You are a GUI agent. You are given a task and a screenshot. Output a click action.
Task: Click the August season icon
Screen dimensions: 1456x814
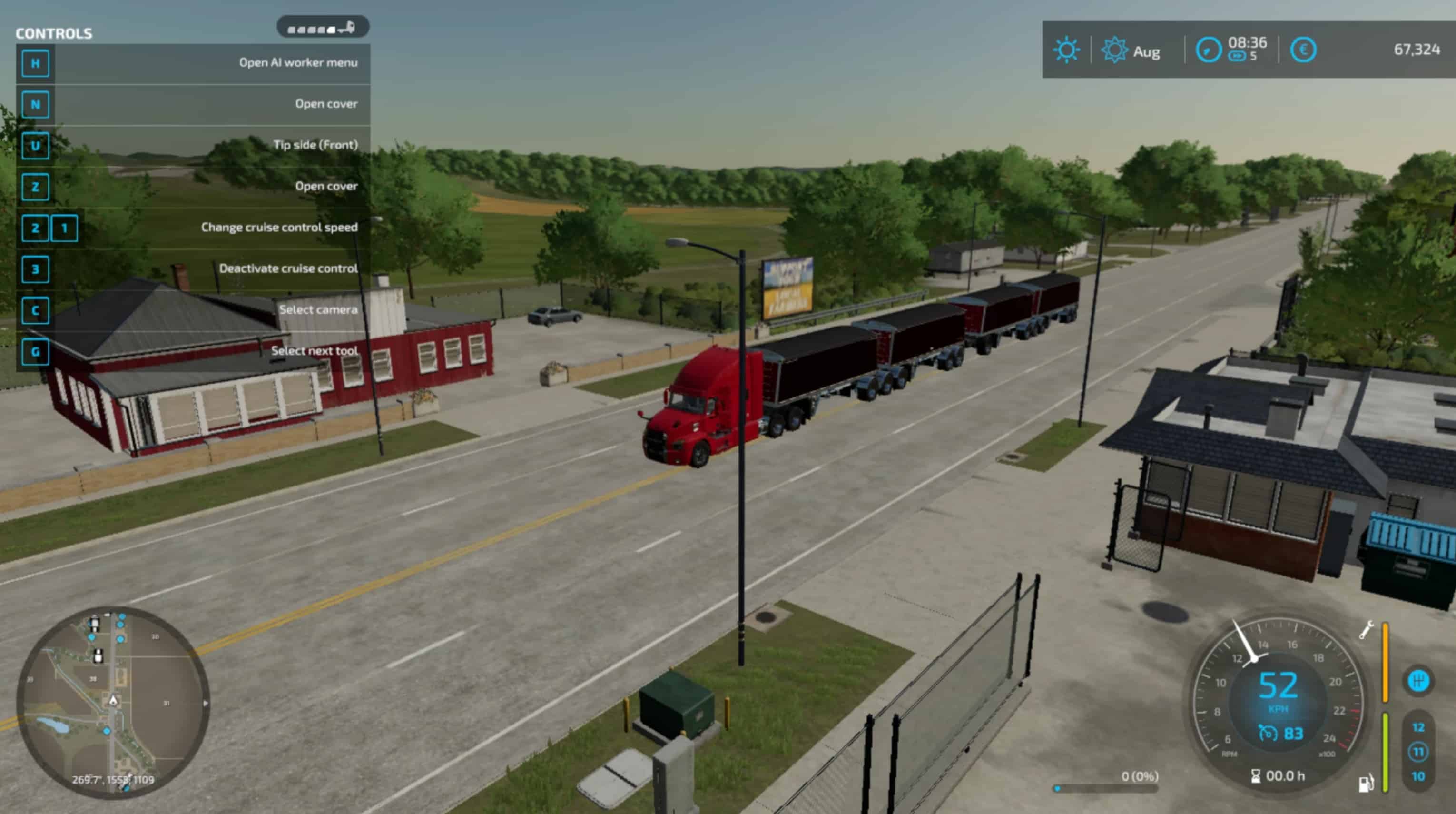1115,50
